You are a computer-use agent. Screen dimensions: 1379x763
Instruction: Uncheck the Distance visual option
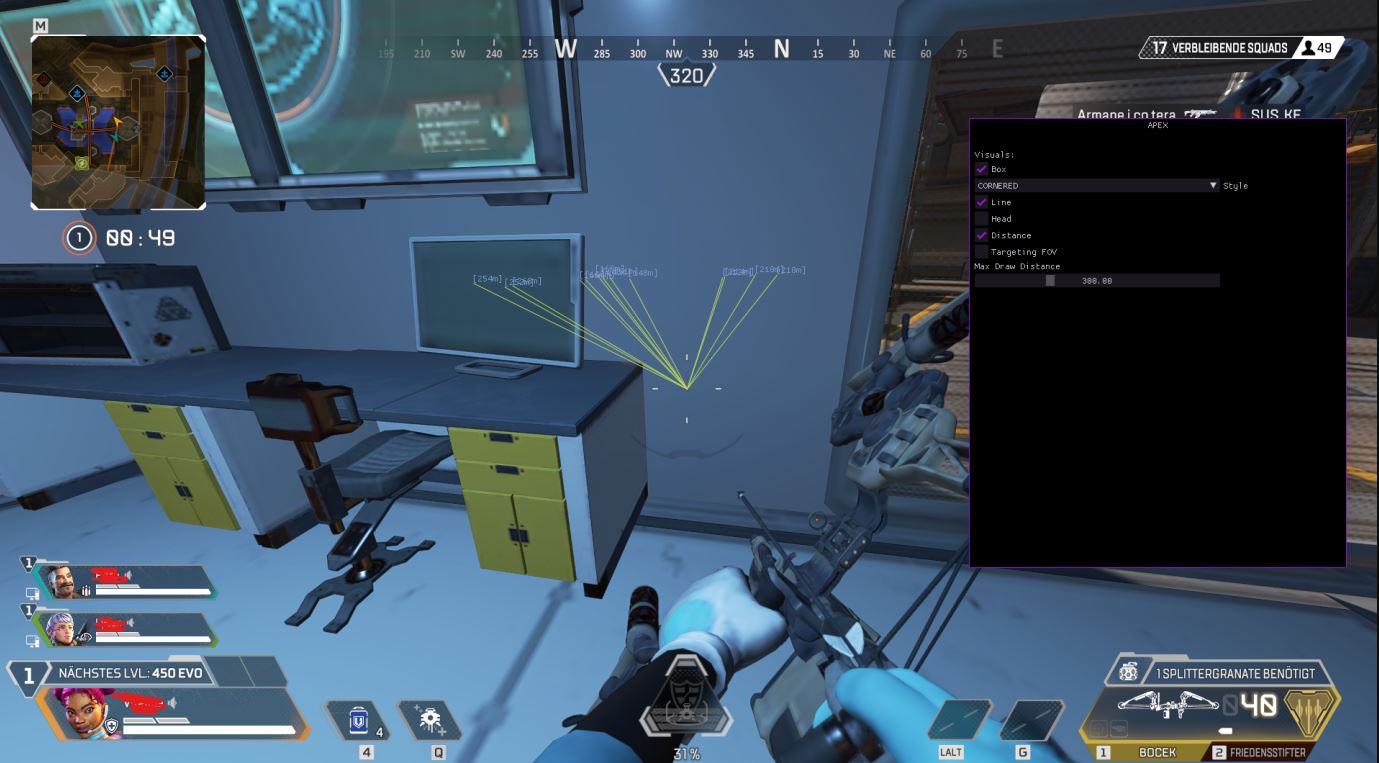981,235
